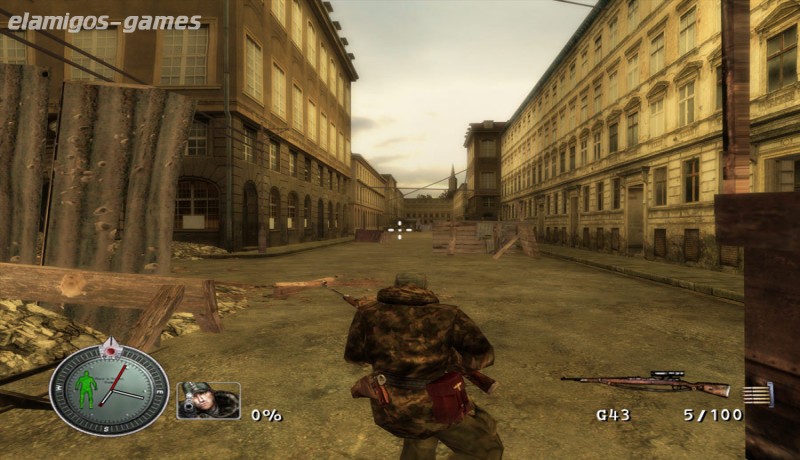Select the soldier binoculars portrait icon

pos(208,400)
